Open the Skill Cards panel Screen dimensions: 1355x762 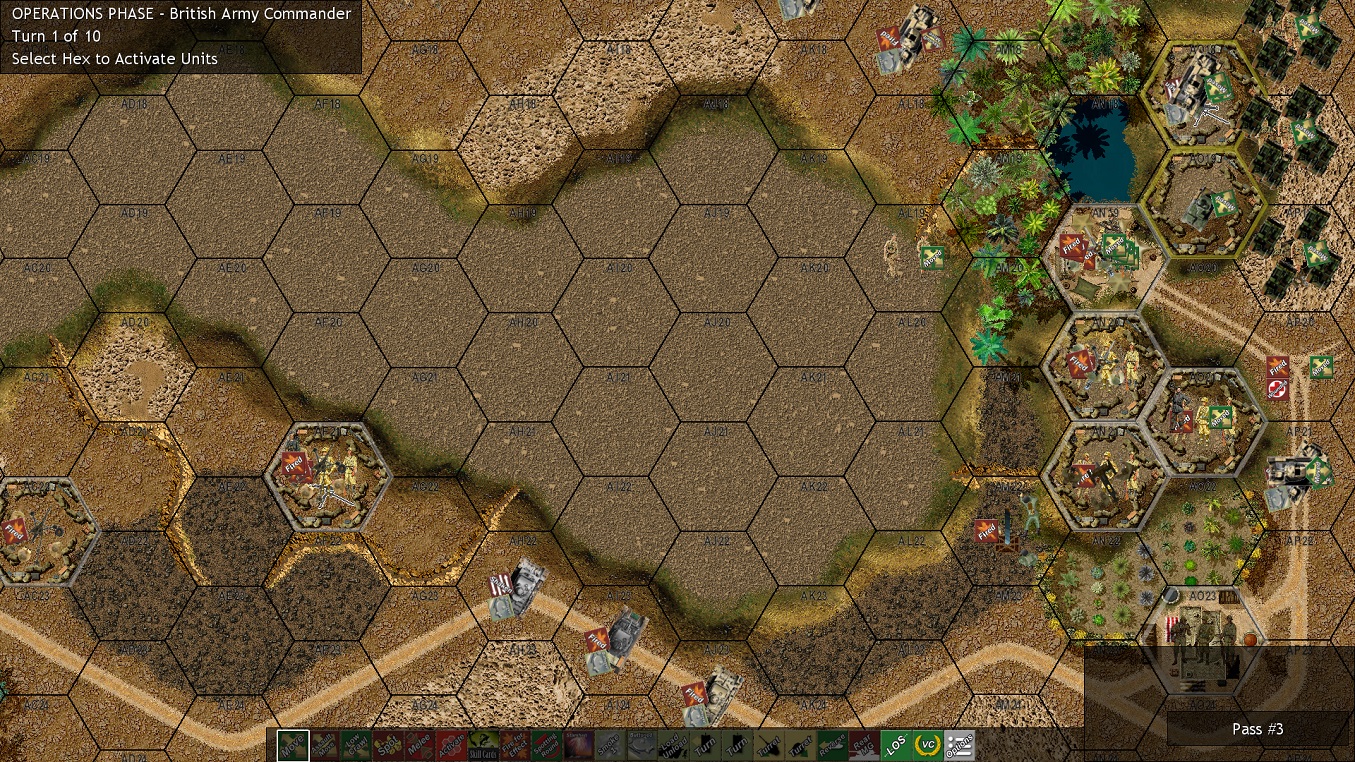point(483,746)
